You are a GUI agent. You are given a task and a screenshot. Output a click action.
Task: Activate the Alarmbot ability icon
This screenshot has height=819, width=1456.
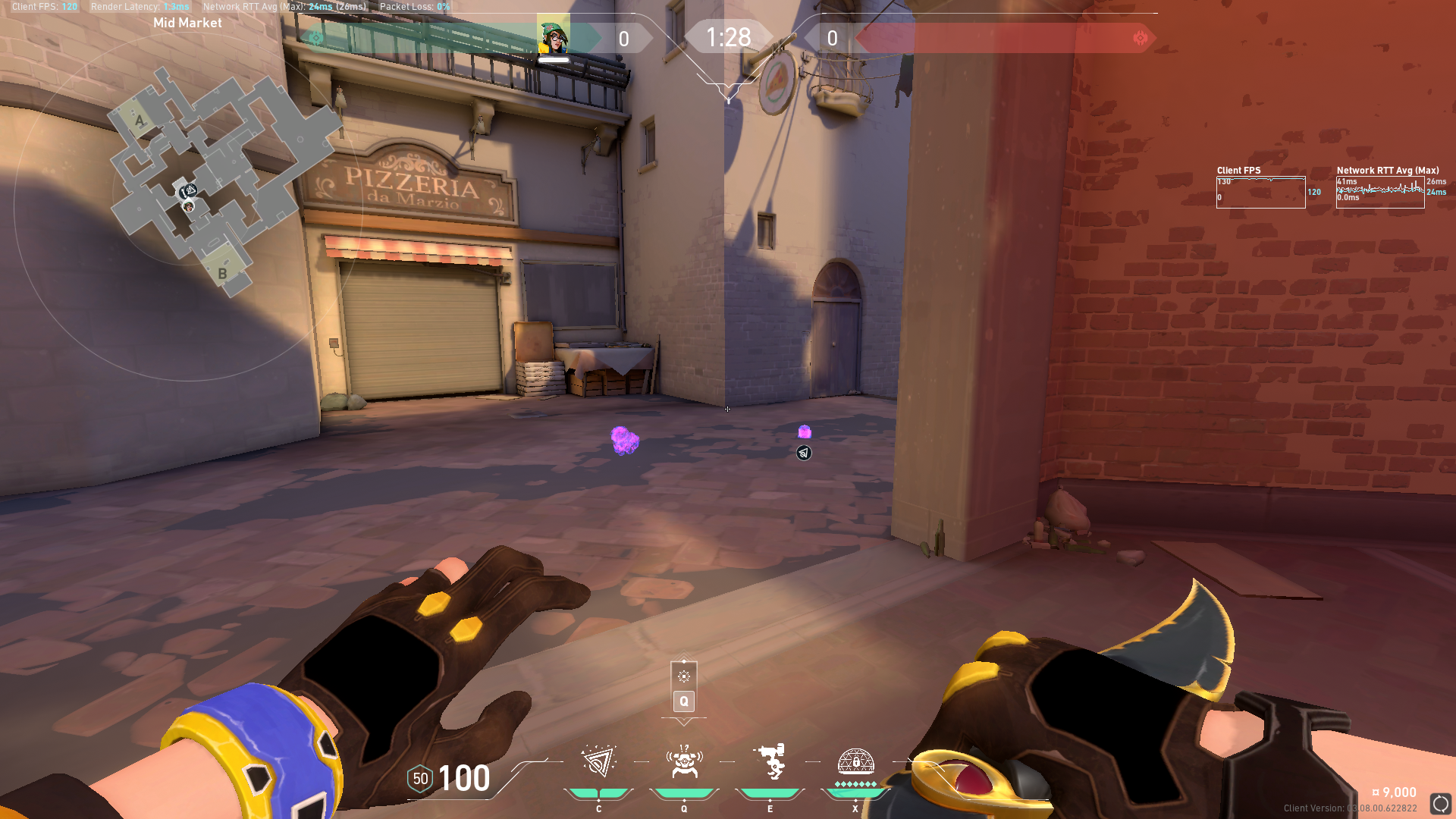684,762
